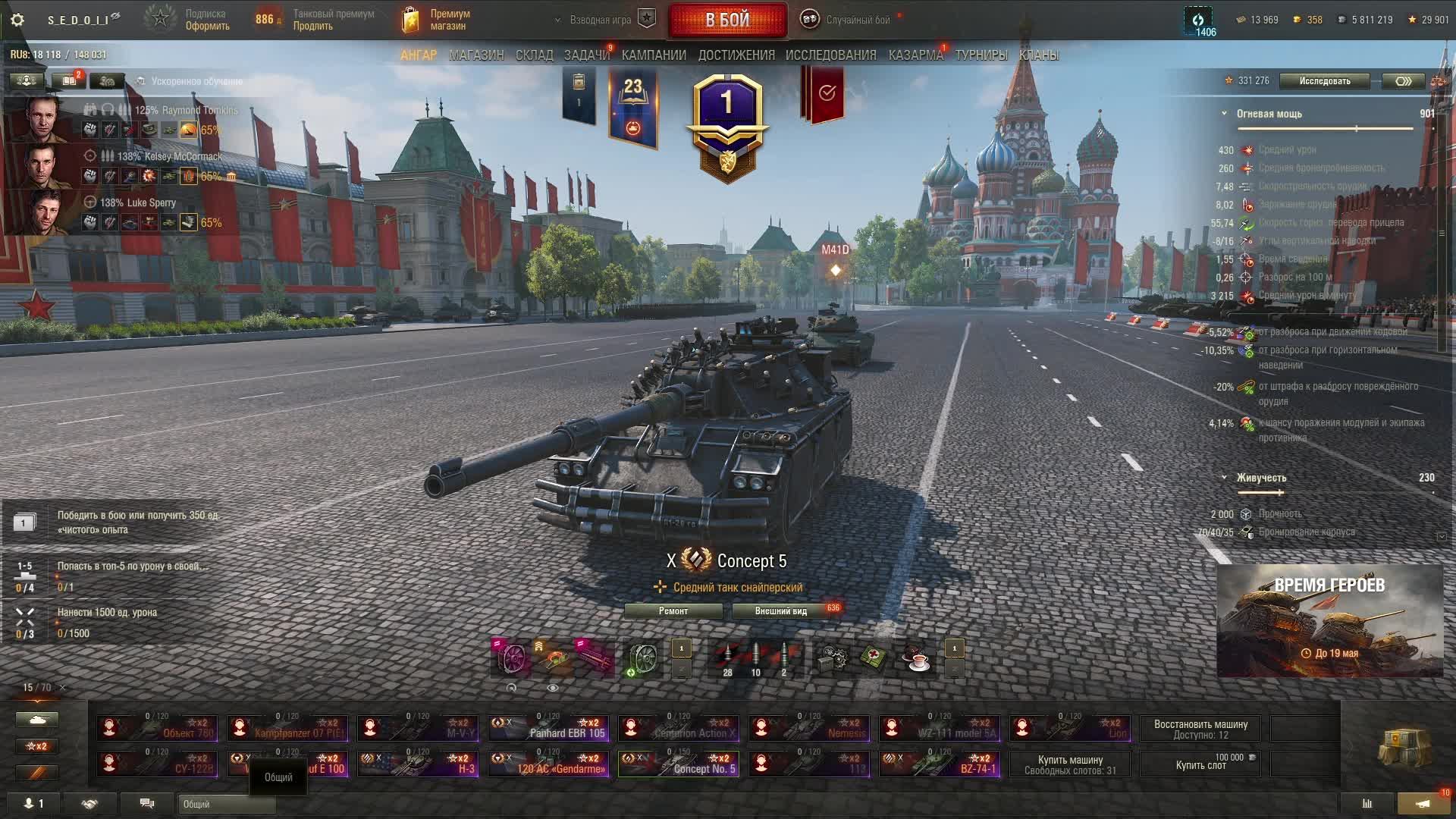Open the СКЛАД tab

pyautogui.click(x=534, y=55)
